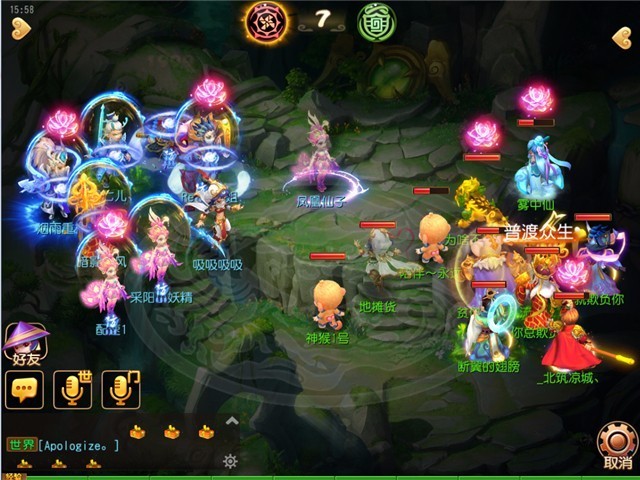The width and height of the screenshot is (640, 480).
Task: Open chat settings with the gear icon
Action: [x=230, y=460]
